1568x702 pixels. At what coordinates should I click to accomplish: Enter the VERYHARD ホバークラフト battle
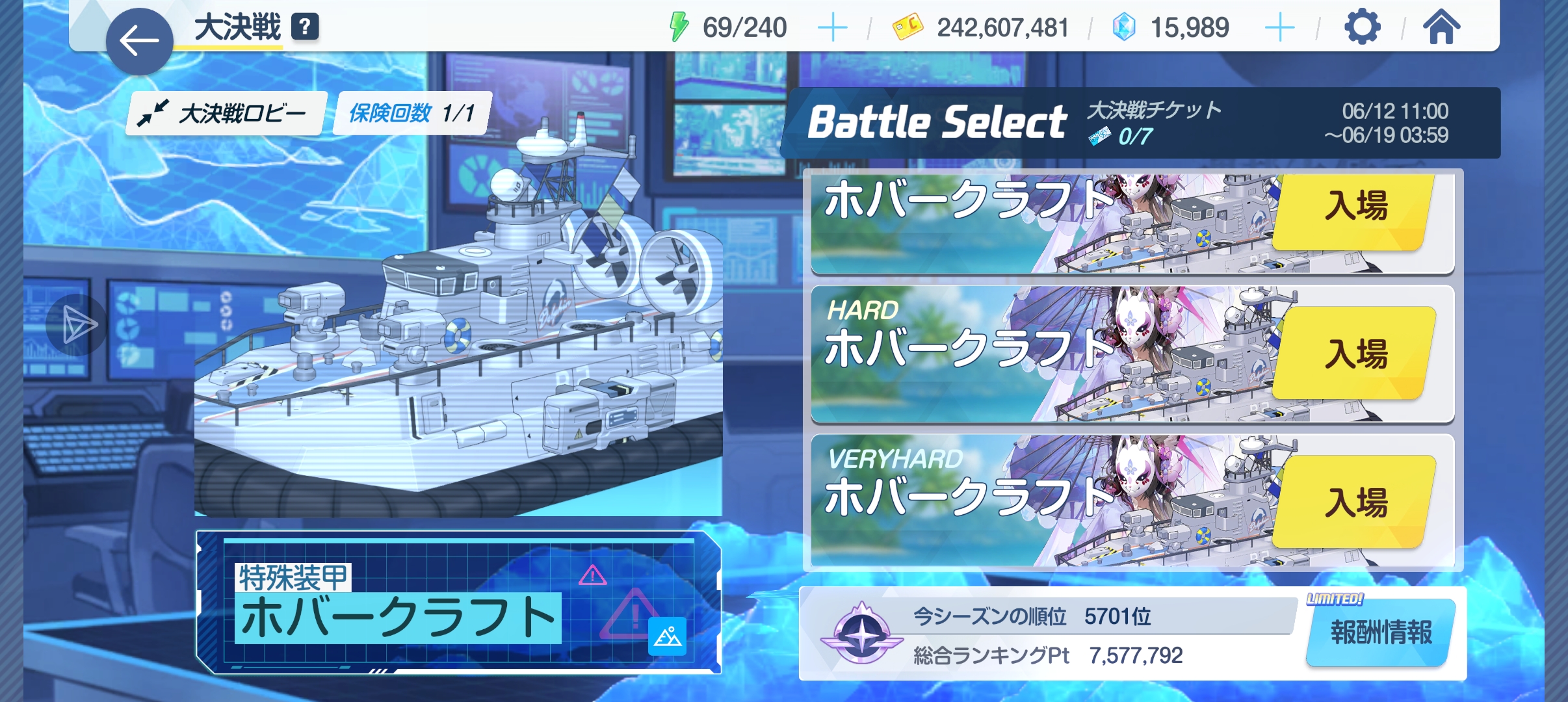point(1355,502)
